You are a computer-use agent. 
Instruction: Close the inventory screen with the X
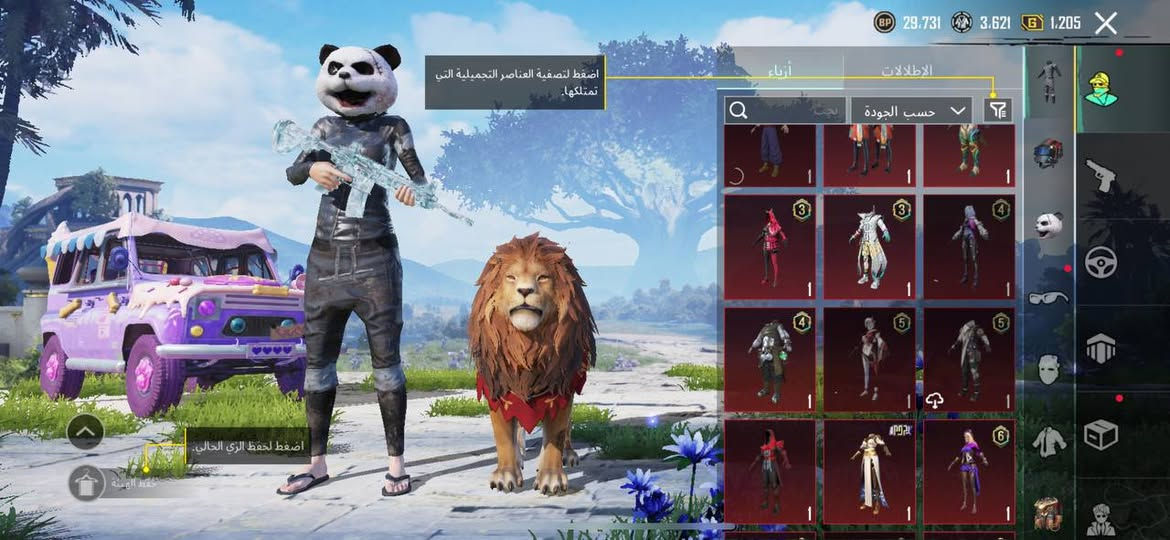click(1105, 23)
